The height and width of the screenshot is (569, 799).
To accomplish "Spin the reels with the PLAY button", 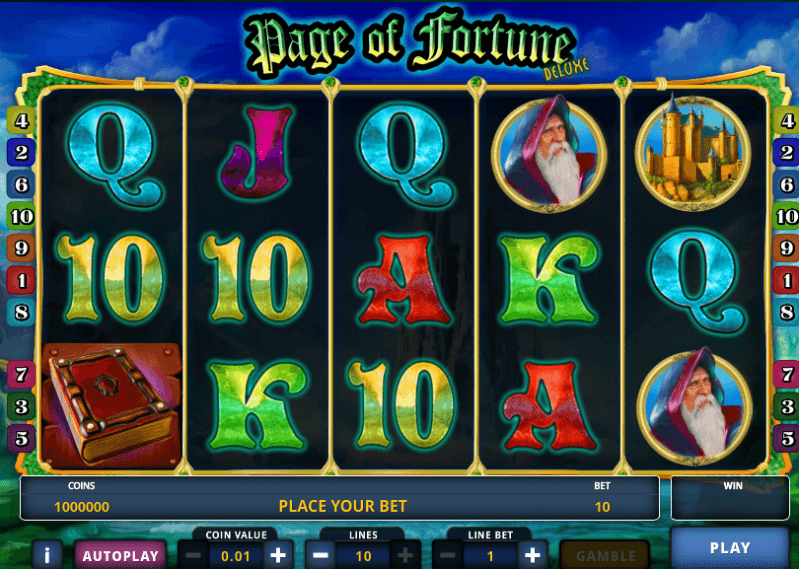I will point(729,547).
